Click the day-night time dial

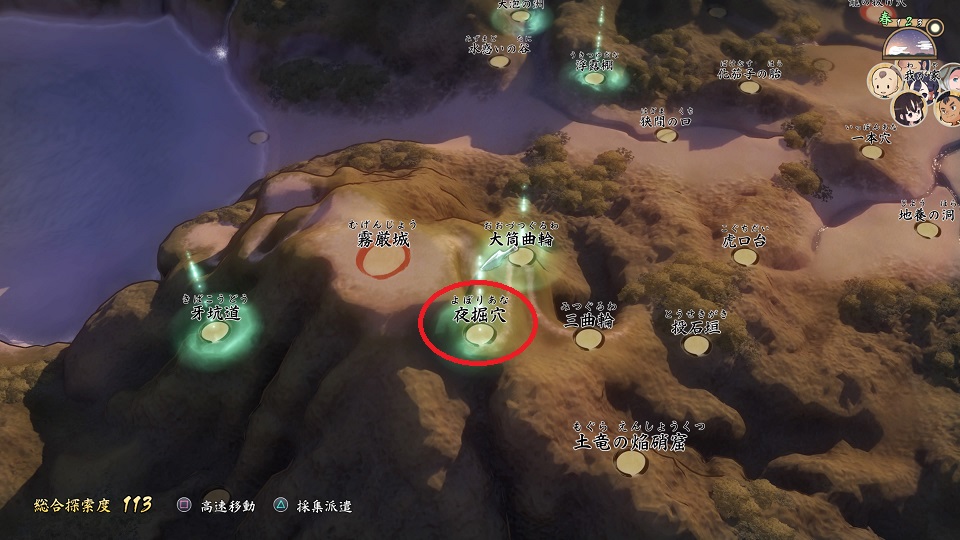click(x=912, y=43)
